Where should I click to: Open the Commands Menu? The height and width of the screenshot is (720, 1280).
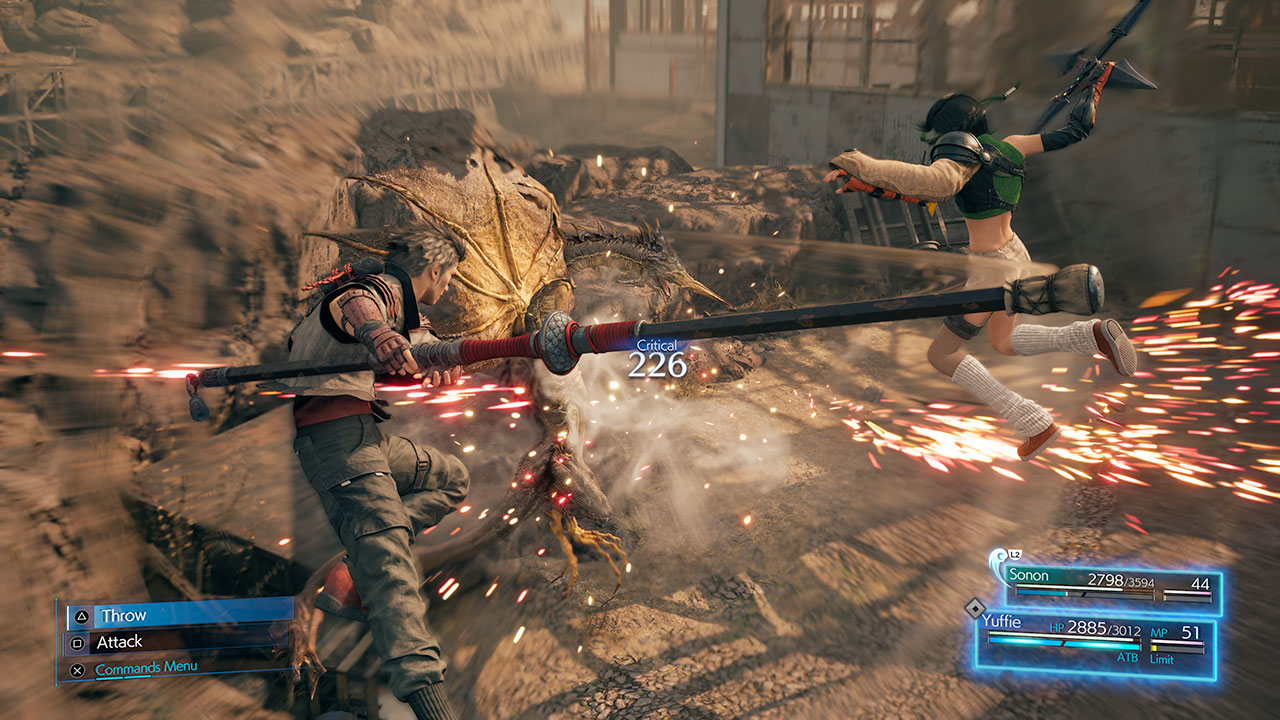146,668
